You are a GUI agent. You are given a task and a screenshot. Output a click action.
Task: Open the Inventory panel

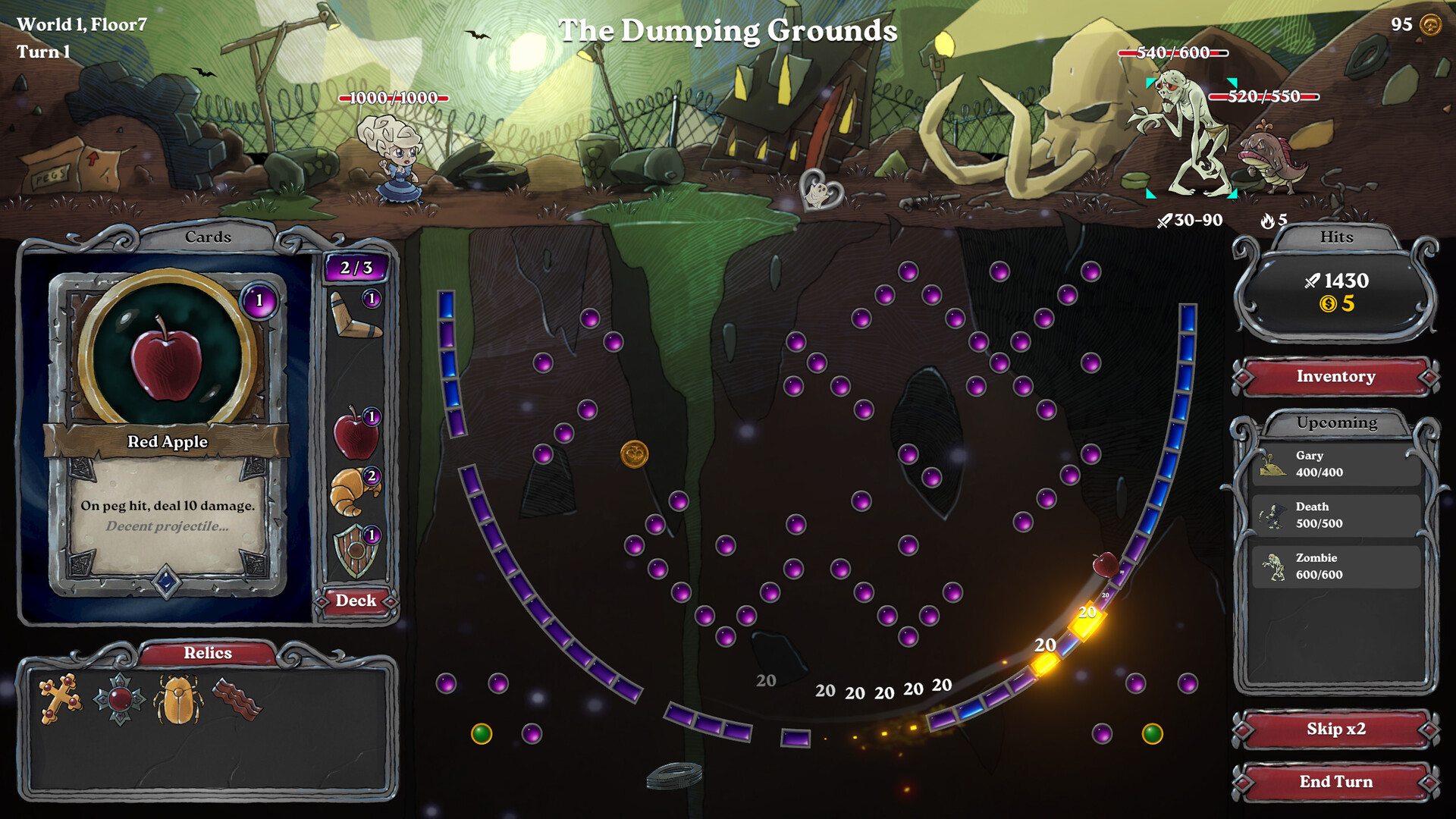1335,377
